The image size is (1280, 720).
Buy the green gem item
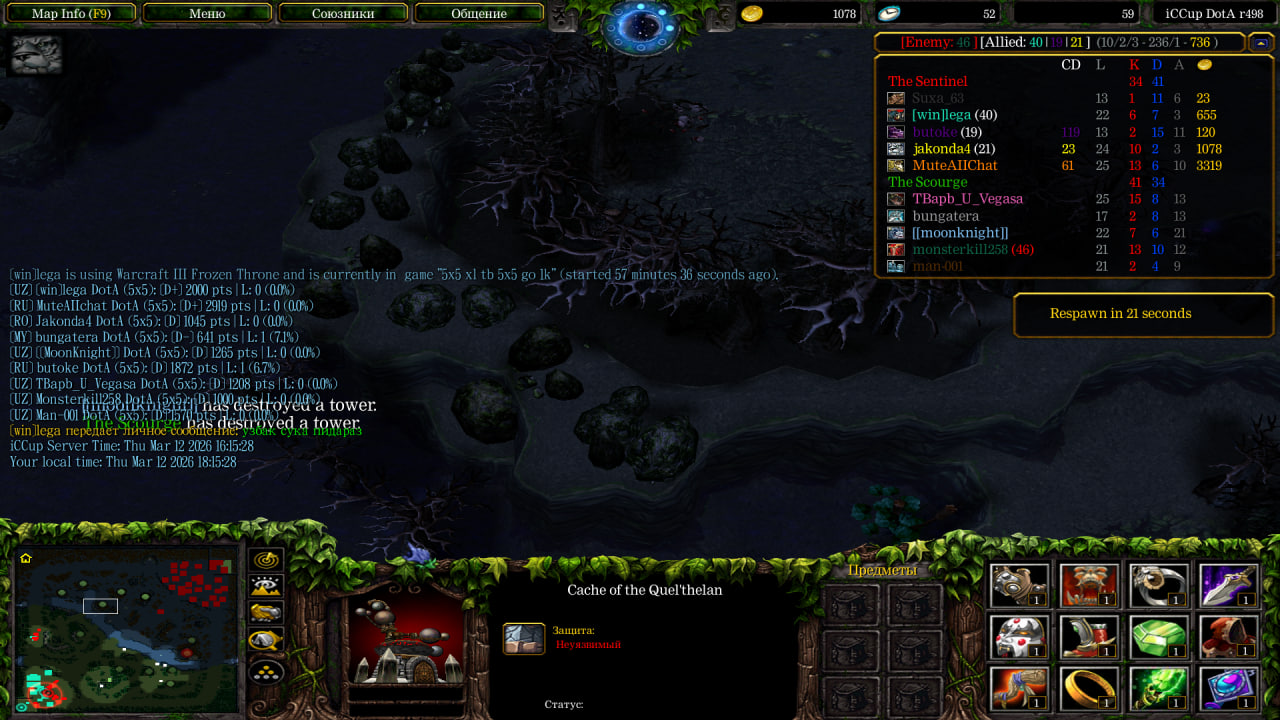(1159, 637)
